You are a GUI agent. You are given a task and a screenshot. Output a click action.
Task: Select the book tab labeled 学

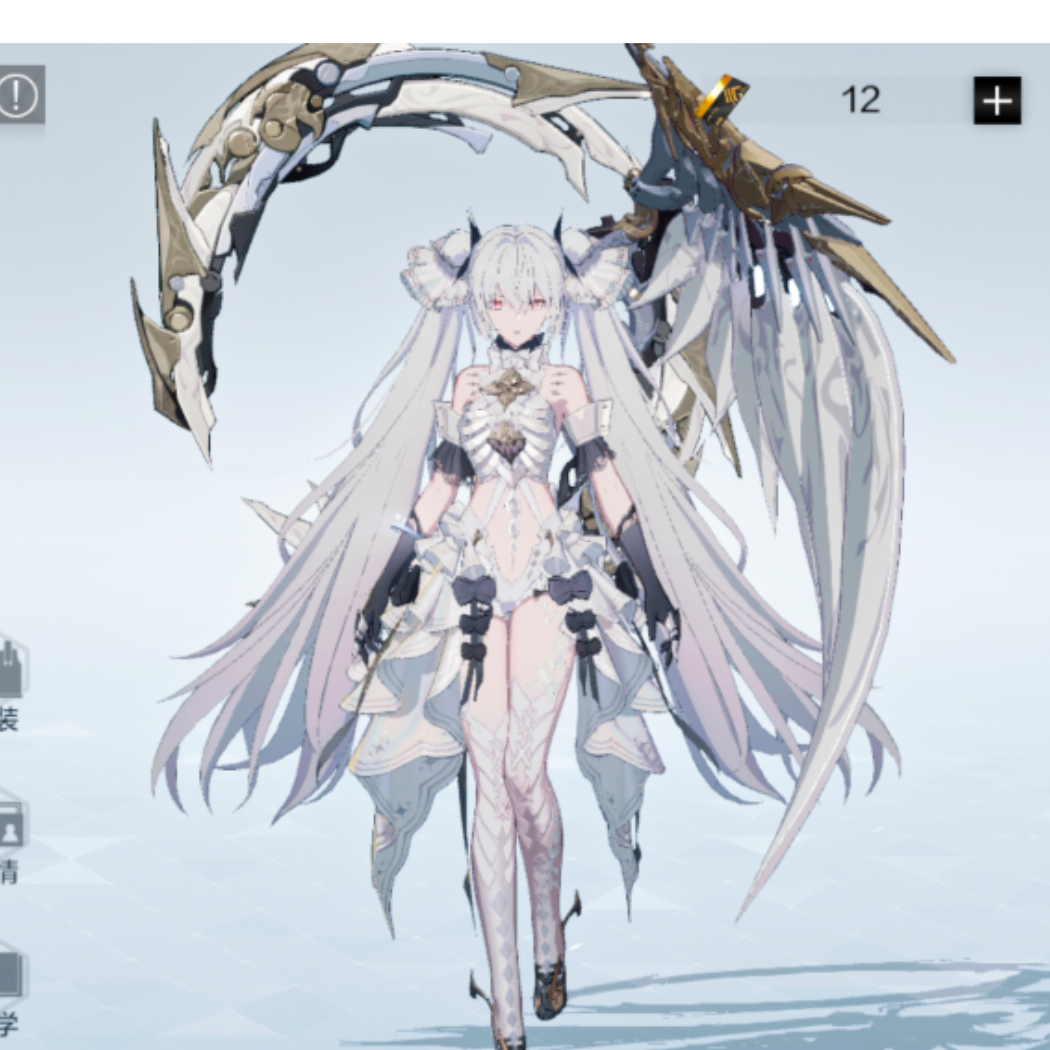9,985
